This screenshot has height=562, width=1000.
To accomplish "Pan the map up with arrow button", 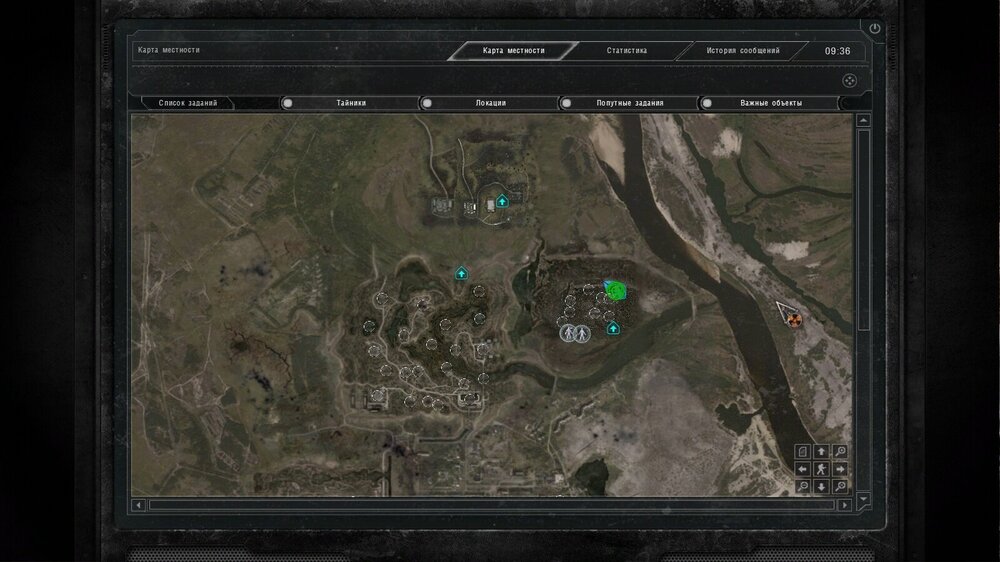I will 821,452.
